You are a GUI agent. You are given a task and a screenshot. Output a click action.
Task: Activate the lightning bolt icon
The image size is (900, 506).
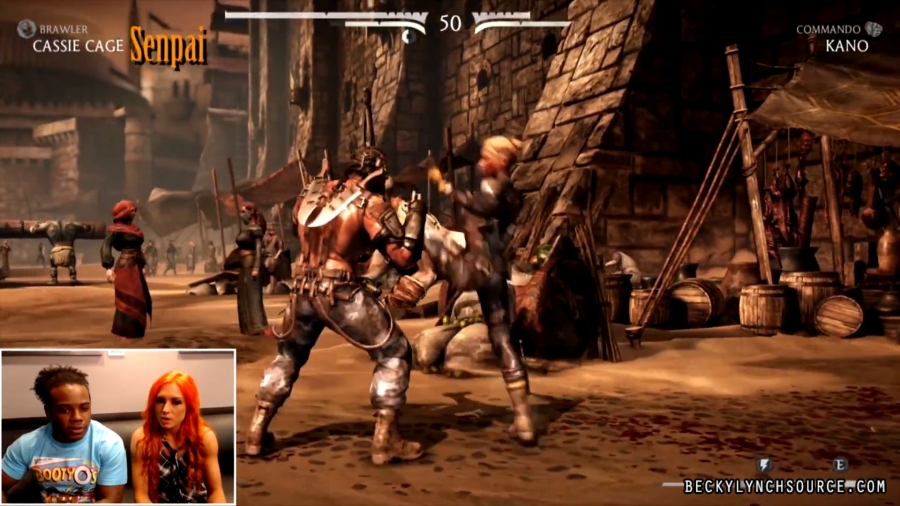pos(765,465)
